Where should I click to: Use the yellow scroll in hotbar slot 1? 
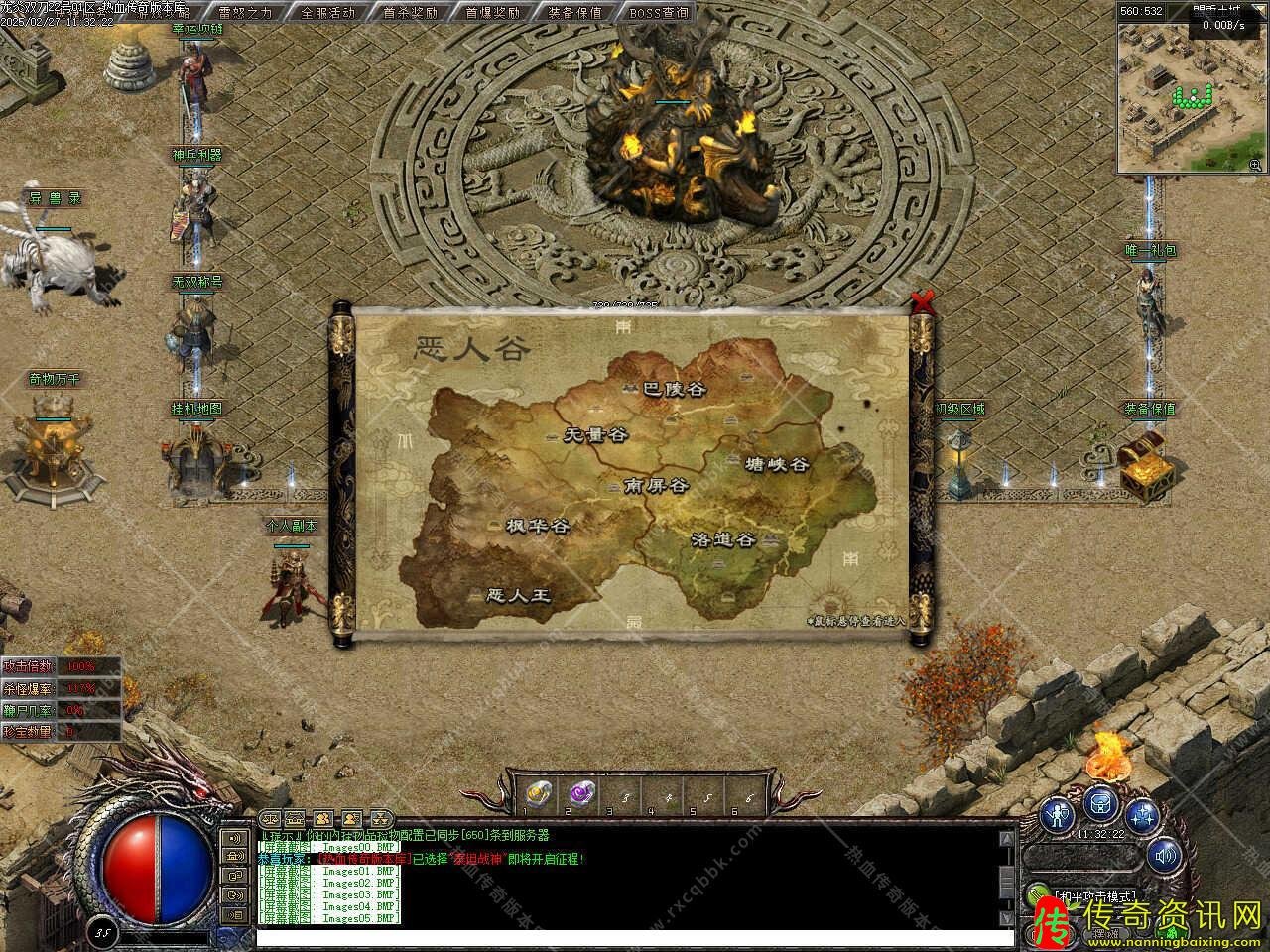tap(537, 792)
